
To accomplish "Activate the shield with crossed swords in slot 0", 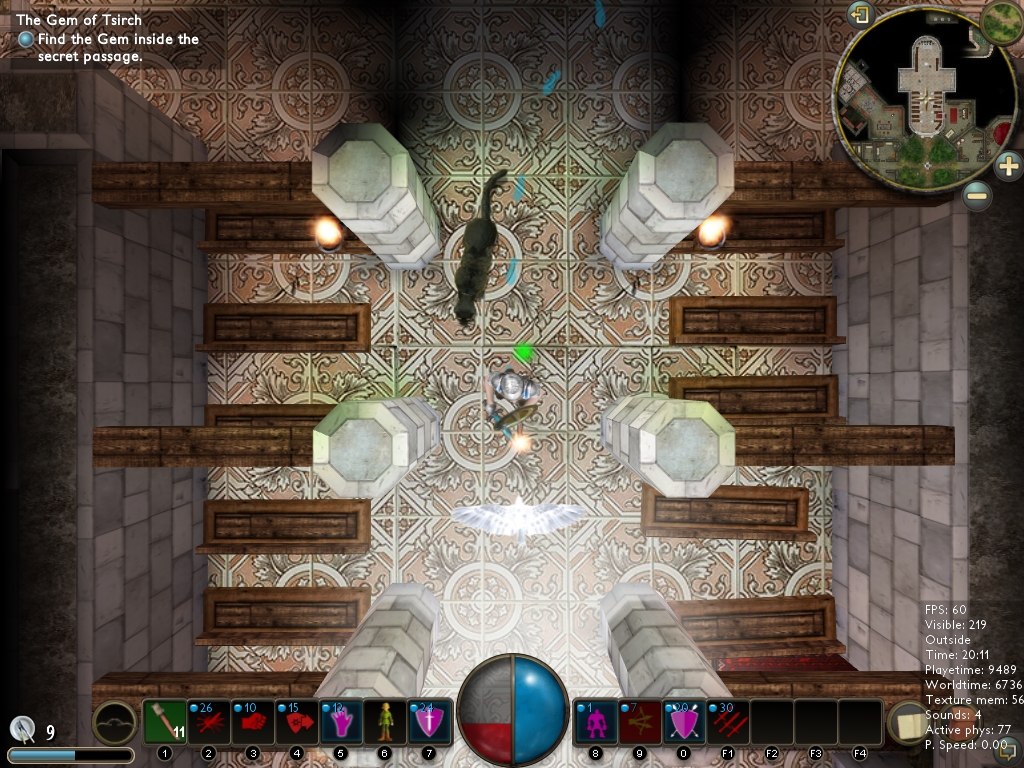I will 684,721.
